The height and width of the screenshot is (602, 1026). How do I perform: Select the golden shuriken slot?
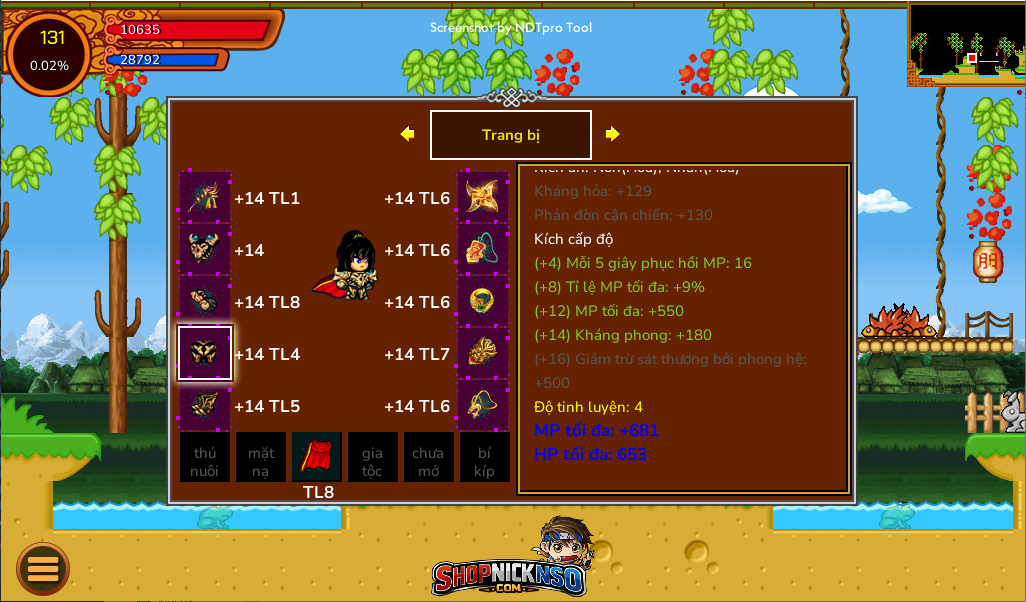click(484, 197)
